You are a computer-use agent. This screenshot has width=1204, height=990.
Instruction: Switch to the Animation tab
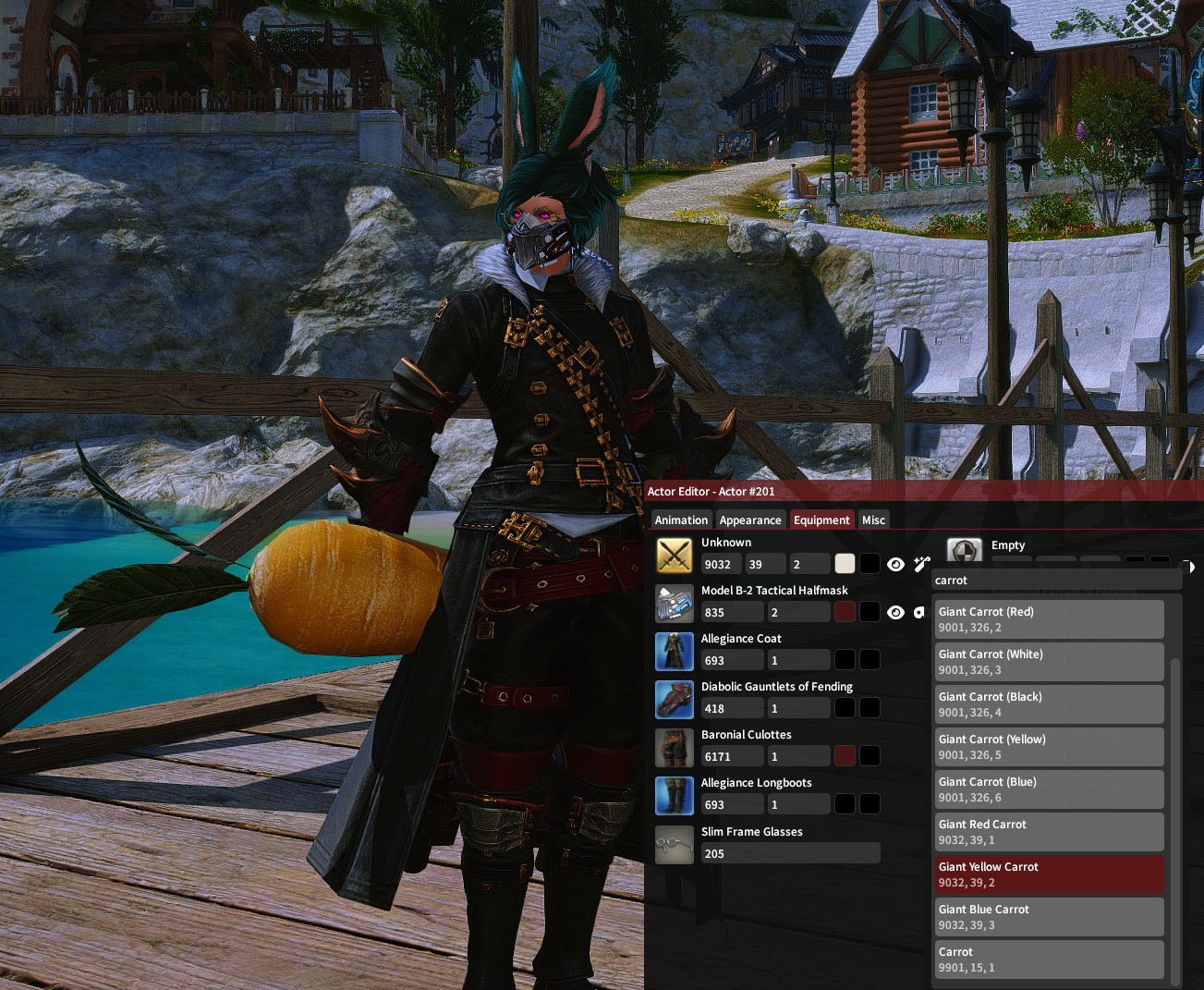click(681, 519)
